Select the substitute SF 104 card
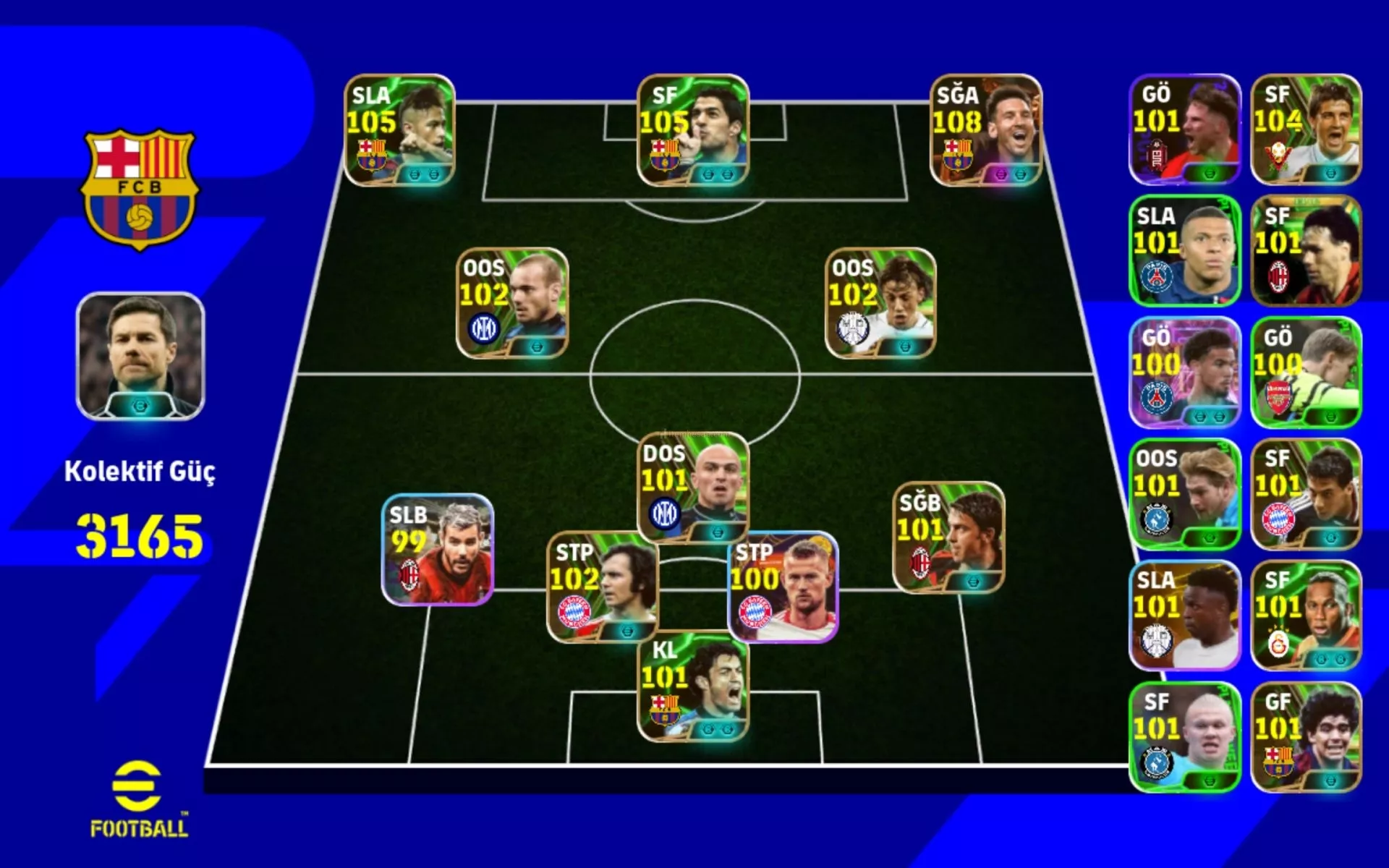The width and height of the screenshot is (1389, 868). tap(1306, 129)
